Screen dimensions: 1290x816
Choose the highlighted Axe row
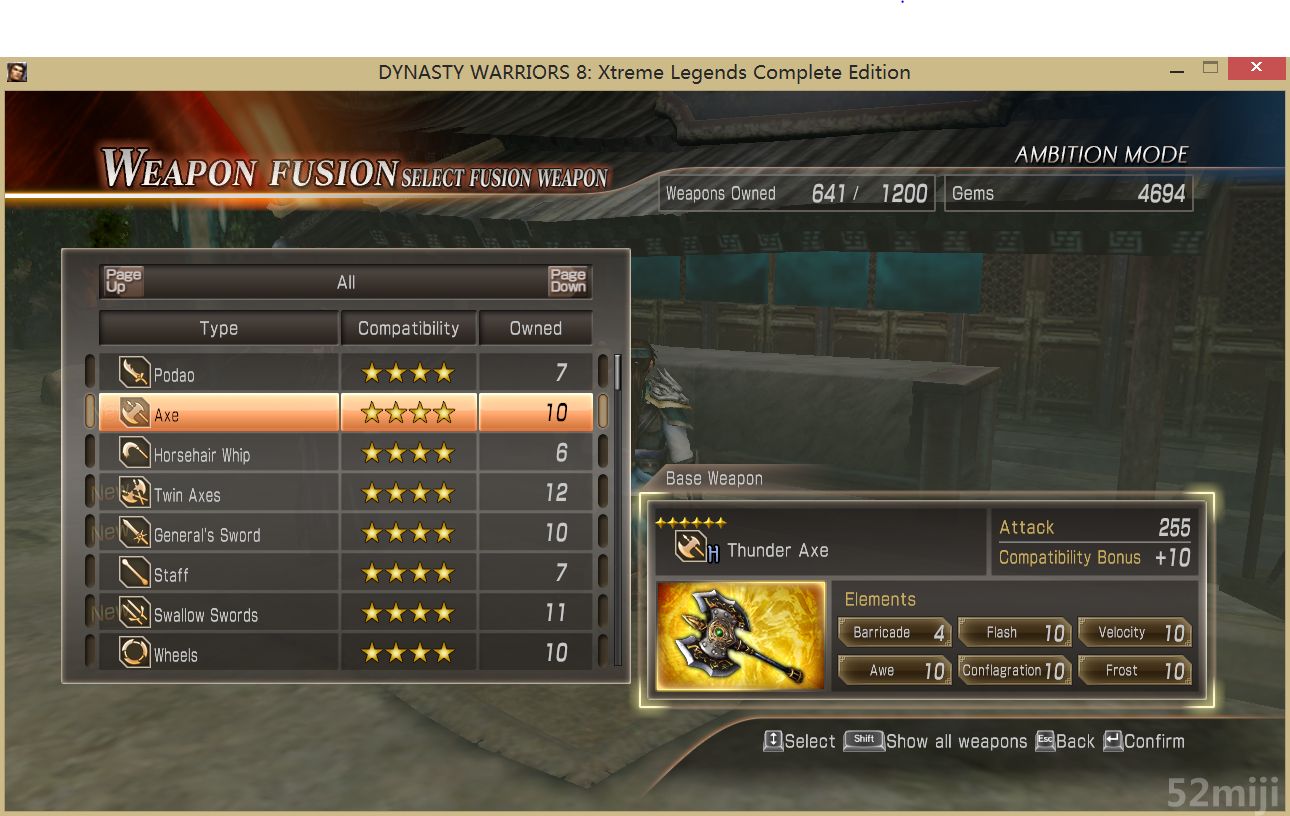[x=218, y=414]
